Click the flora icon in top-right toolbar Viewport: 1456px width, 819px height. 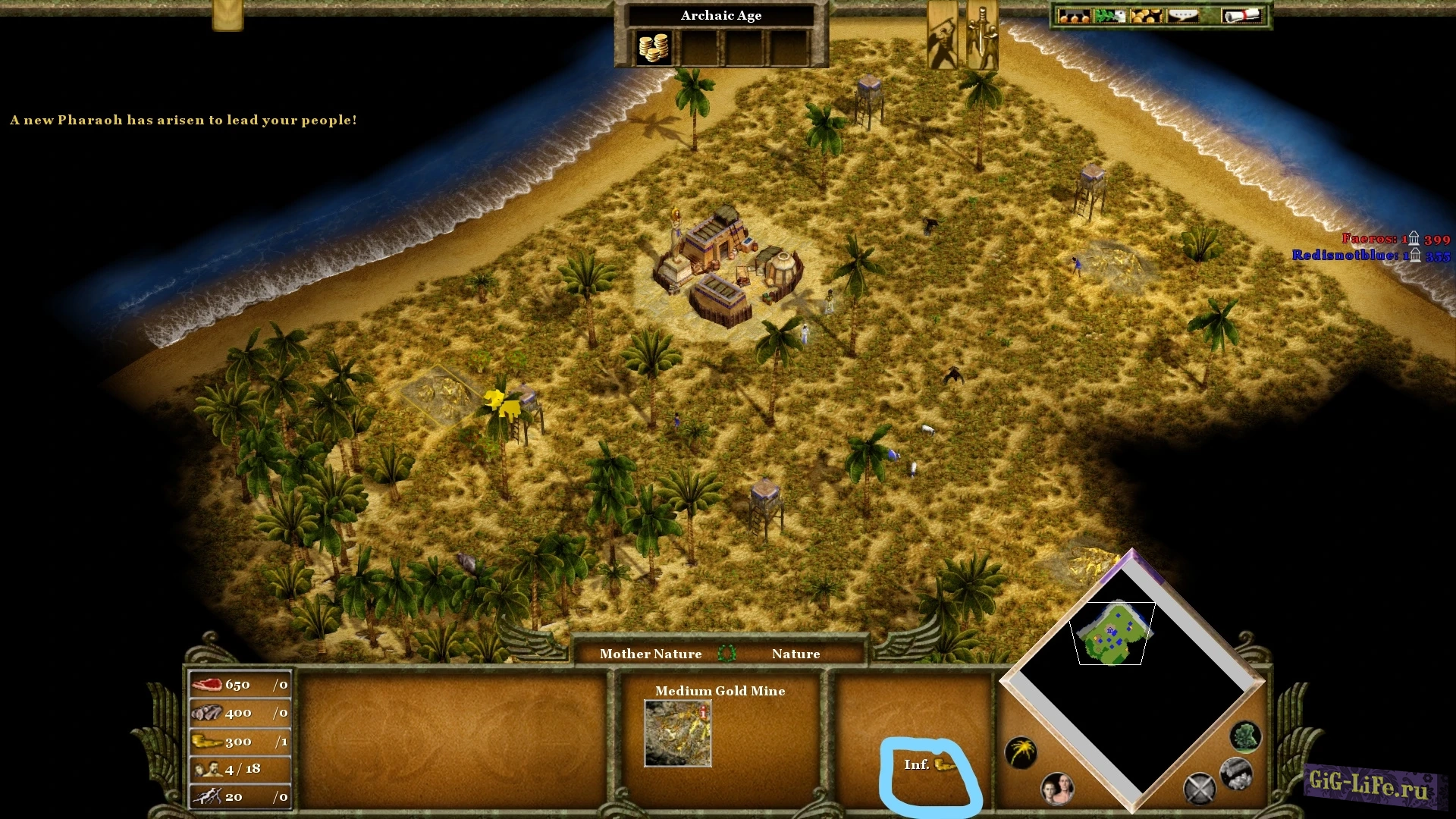click(x=1111, y=15)
